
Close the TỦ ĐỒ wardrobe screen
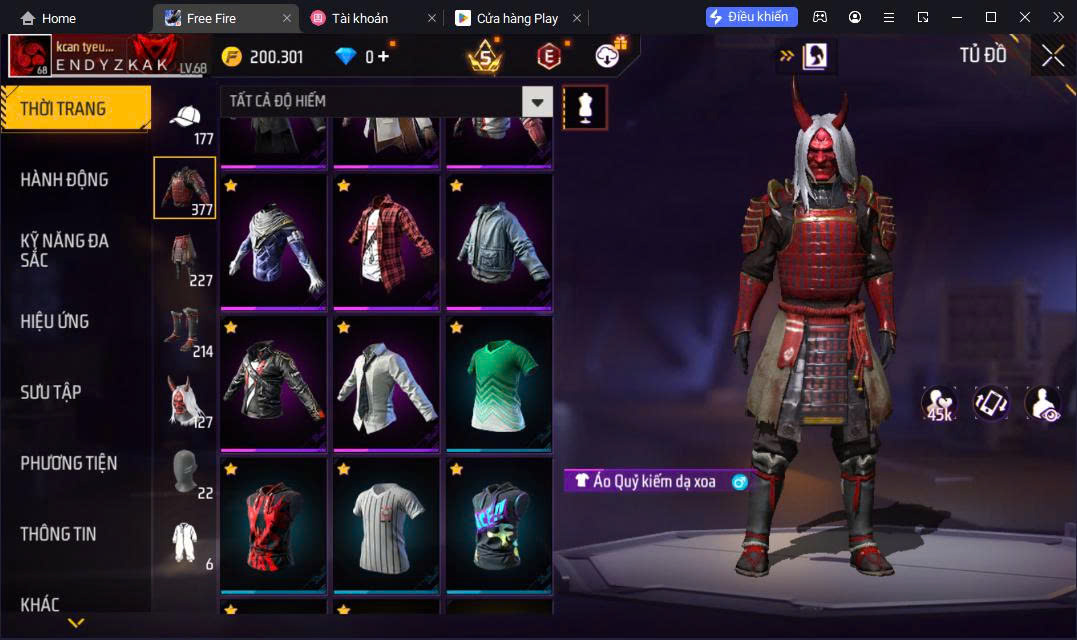click(x=1052, y=56)
